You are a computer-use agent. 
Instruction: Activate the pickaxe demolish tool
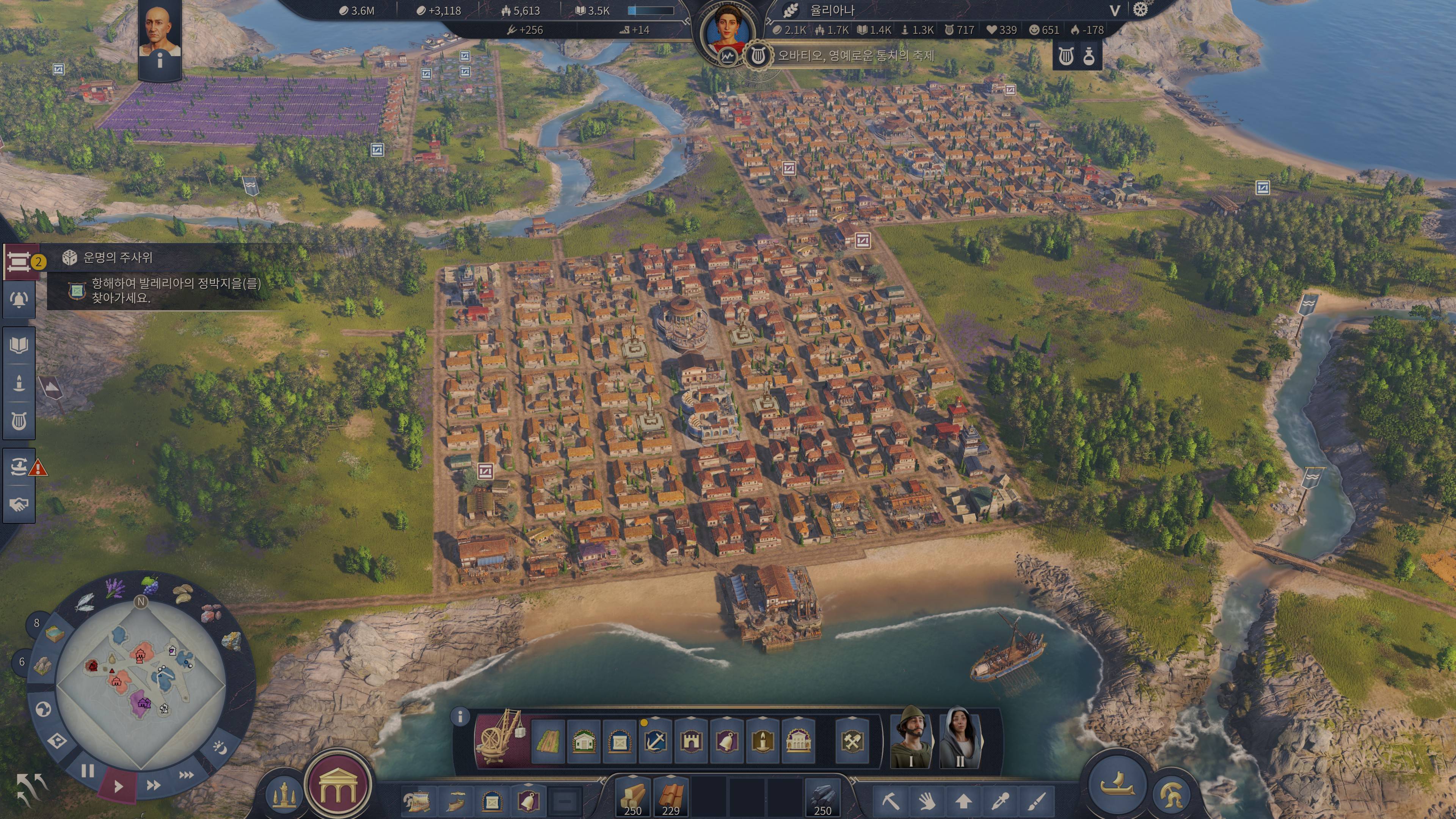[x=890, y=801]
